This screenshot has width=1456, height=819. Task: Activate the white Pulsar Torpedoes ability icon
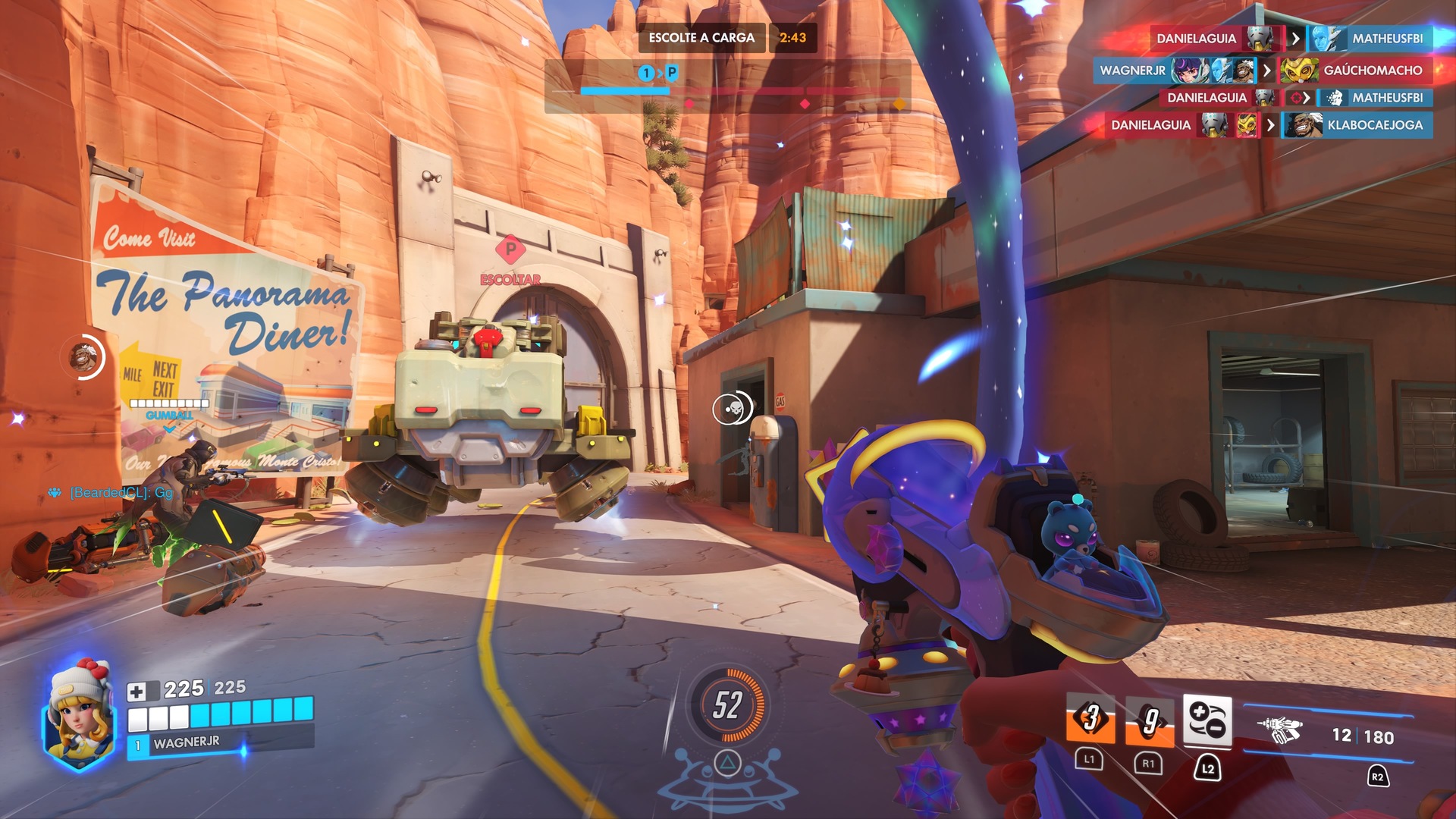pos(1207,720)
